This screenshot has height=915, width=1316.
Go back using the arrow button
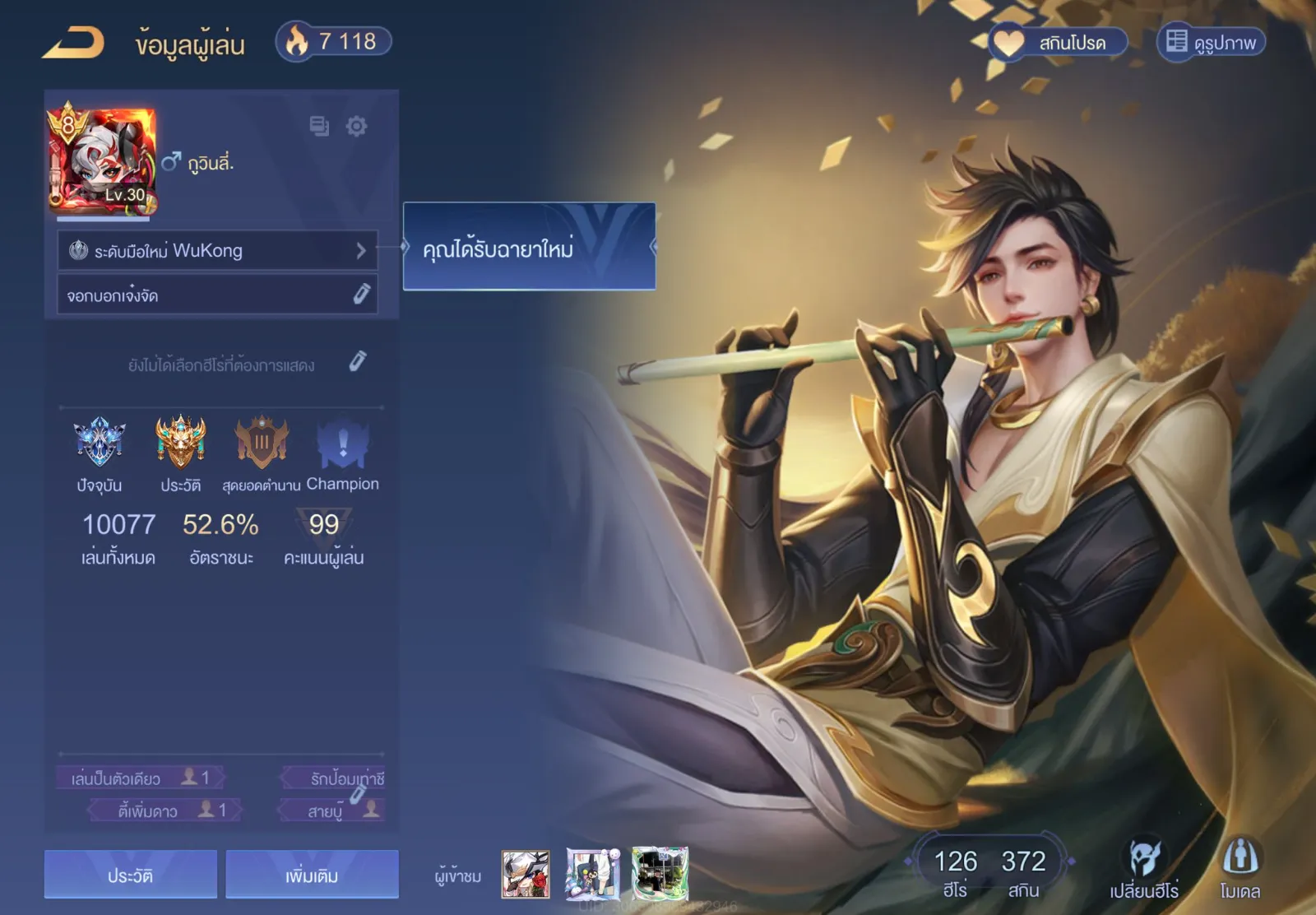click(x=73, y=43)
